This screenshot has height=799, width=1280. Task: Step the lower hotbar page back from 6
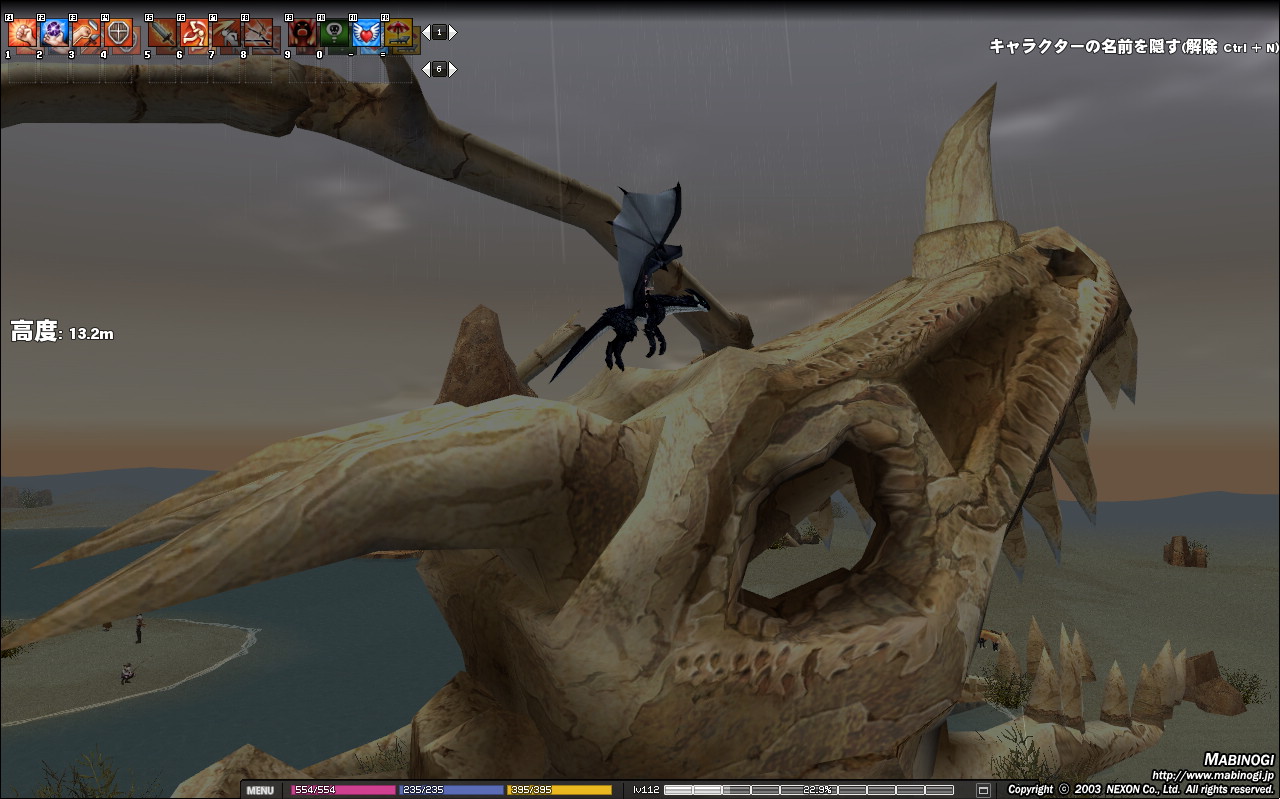(426, 69)
